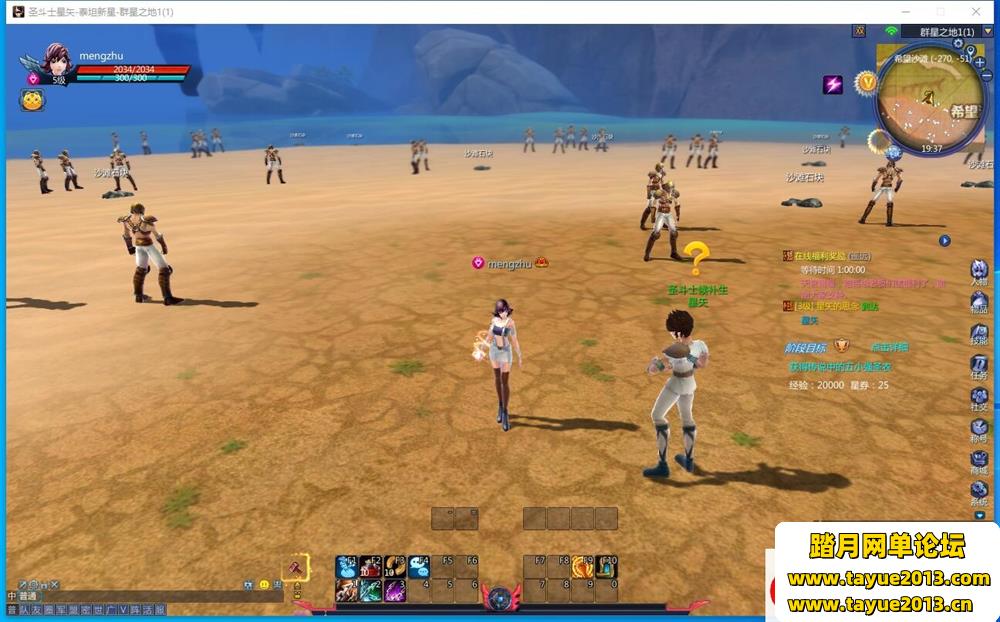Click the minimap zoom-in plus button
The height and width of the screenshot is (622, 1000).
click(x=980, y=63)
